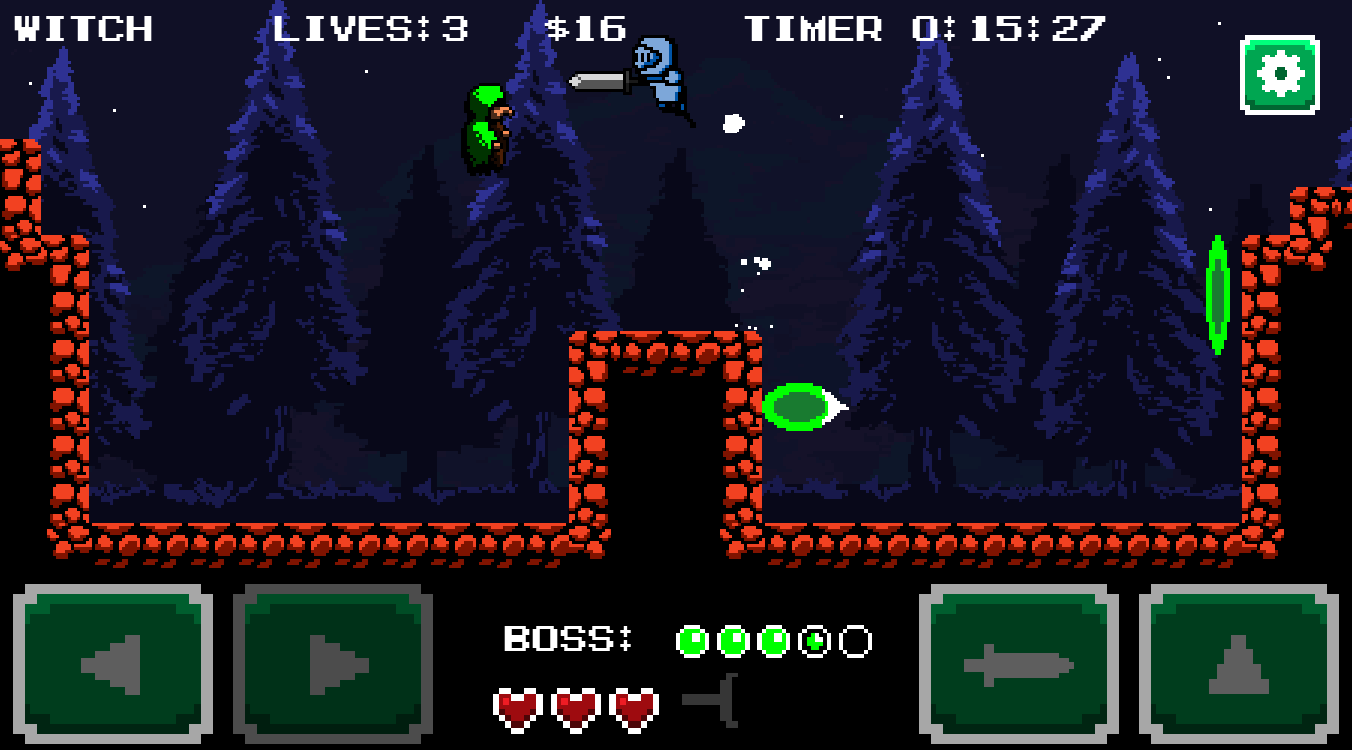The height and width of the screenshot is (750, 1352).
Task: Click the green projectile in midair
Action: click(795, 407)
